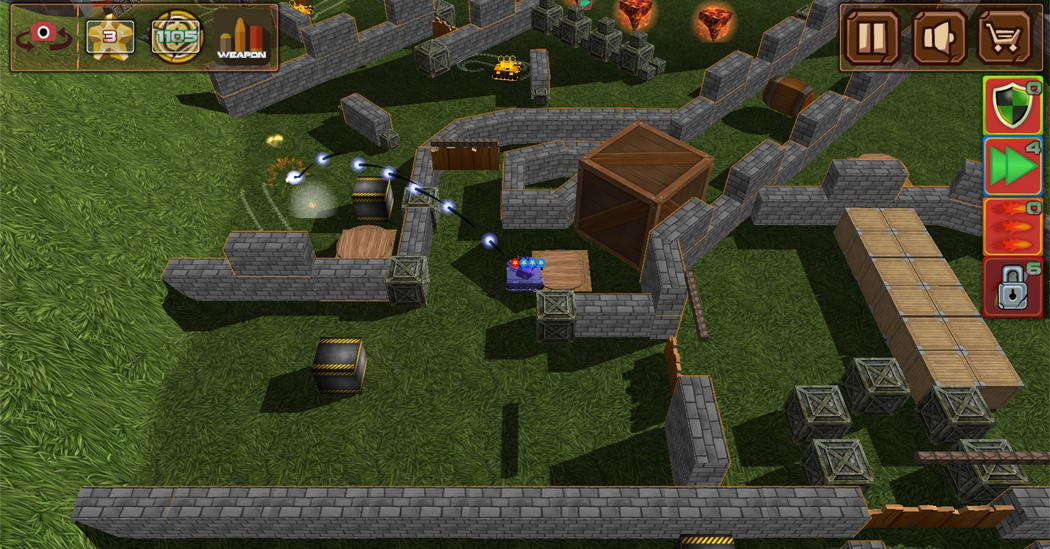Viewport: 1050px width, 549px height.
Task: Activate the green shield power-up
Action: tap(1012, 106)
